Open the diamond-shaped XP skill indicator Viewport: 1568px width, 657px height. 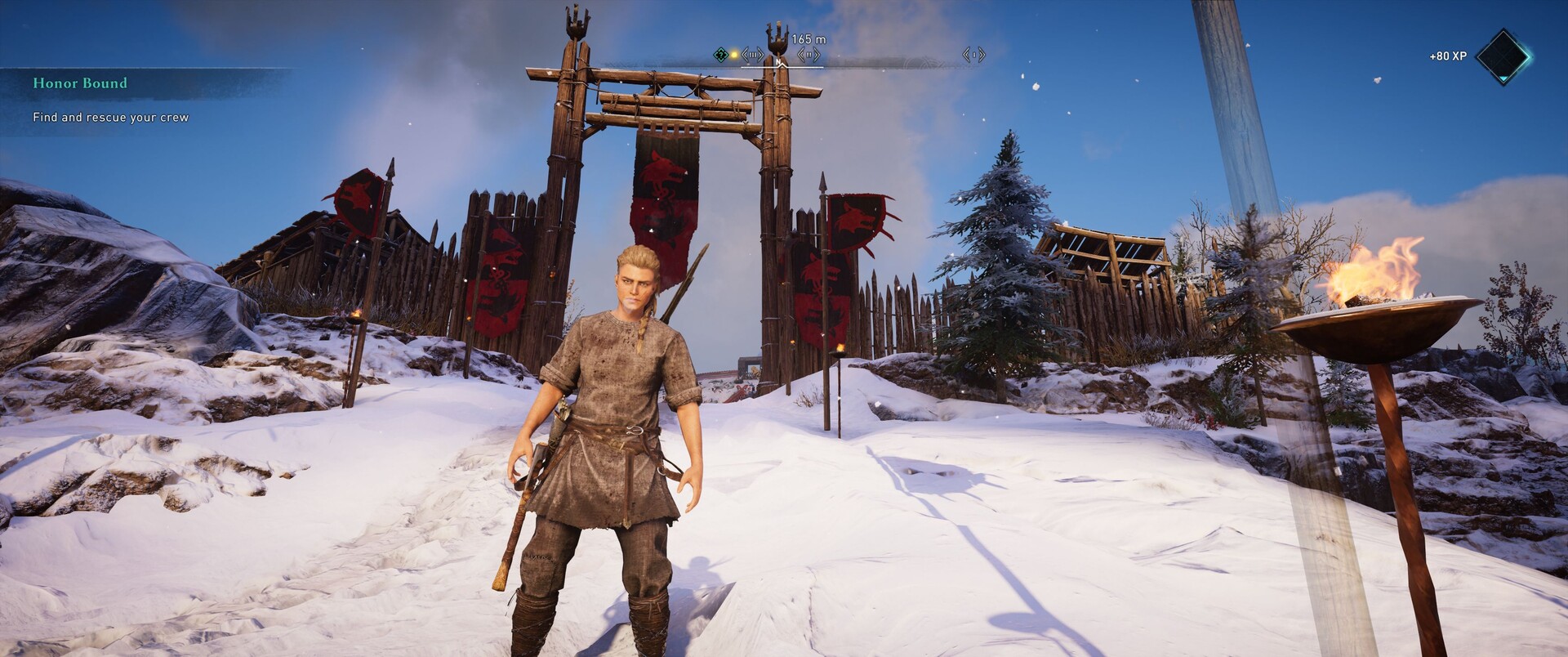1503,56
